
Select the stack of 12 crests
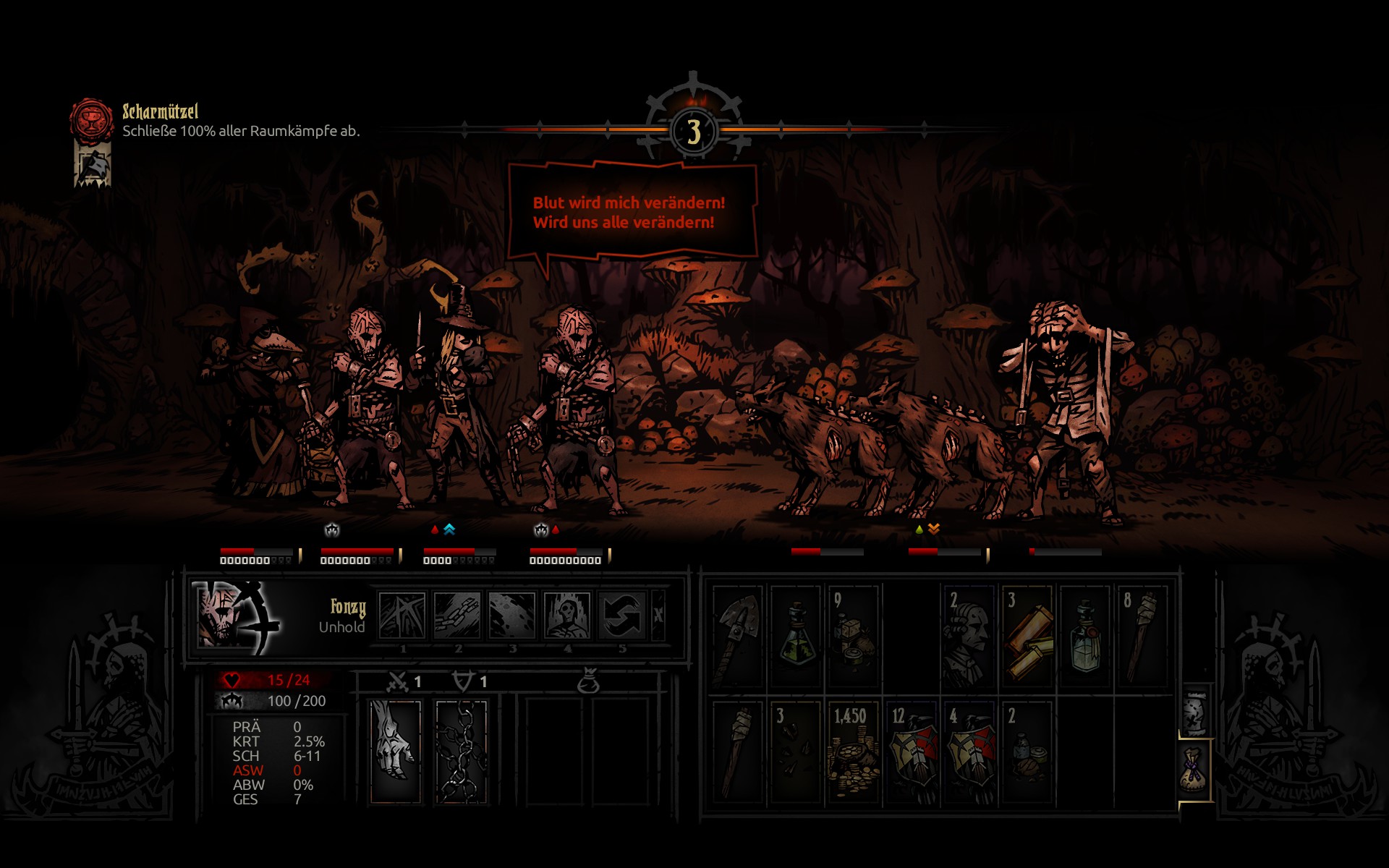[x=912, y=752]
